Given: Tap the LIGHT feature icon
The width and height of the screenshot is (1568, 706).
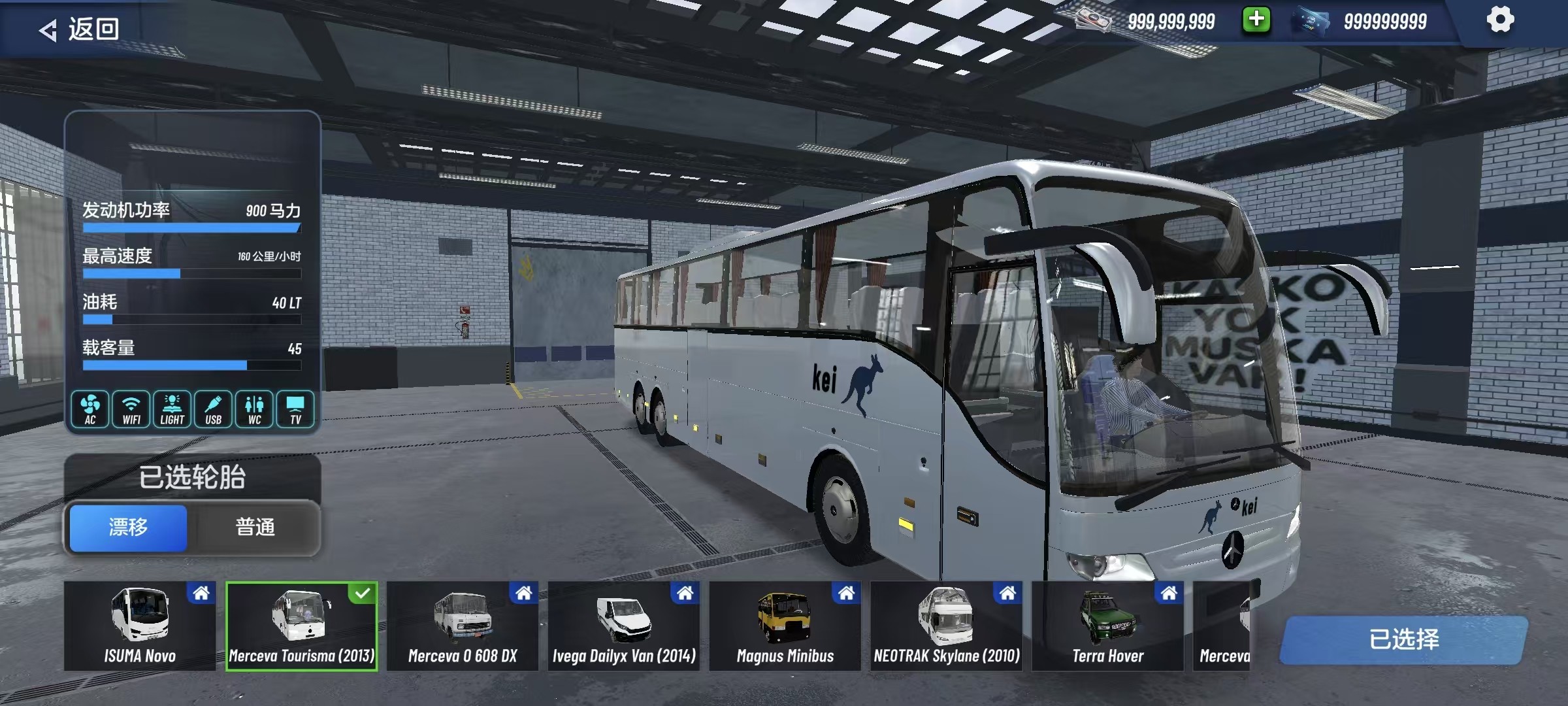Looking at the screenshot, I should point(172,409).
